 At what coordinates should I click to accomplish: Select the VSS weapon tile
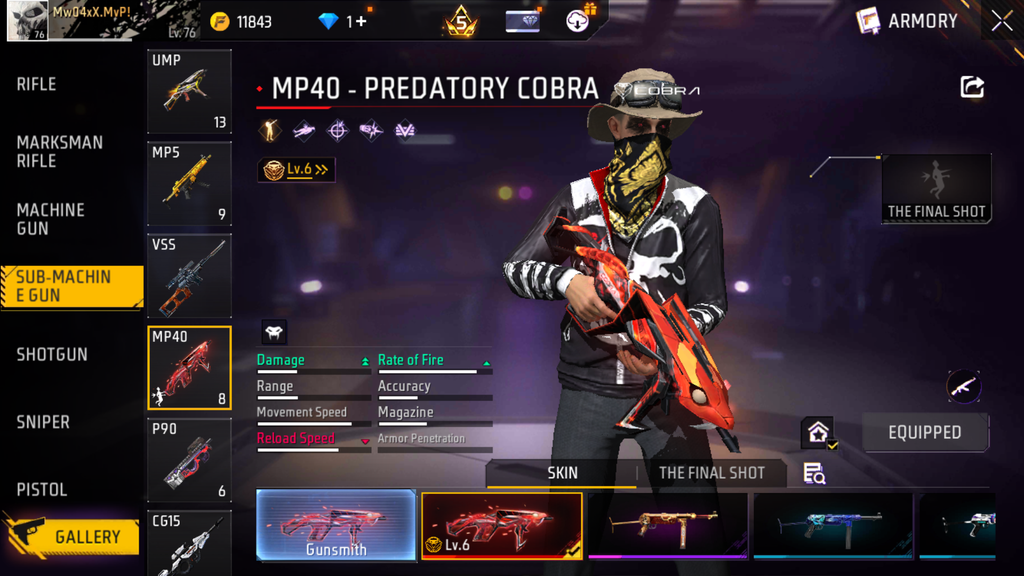point(189,275)
